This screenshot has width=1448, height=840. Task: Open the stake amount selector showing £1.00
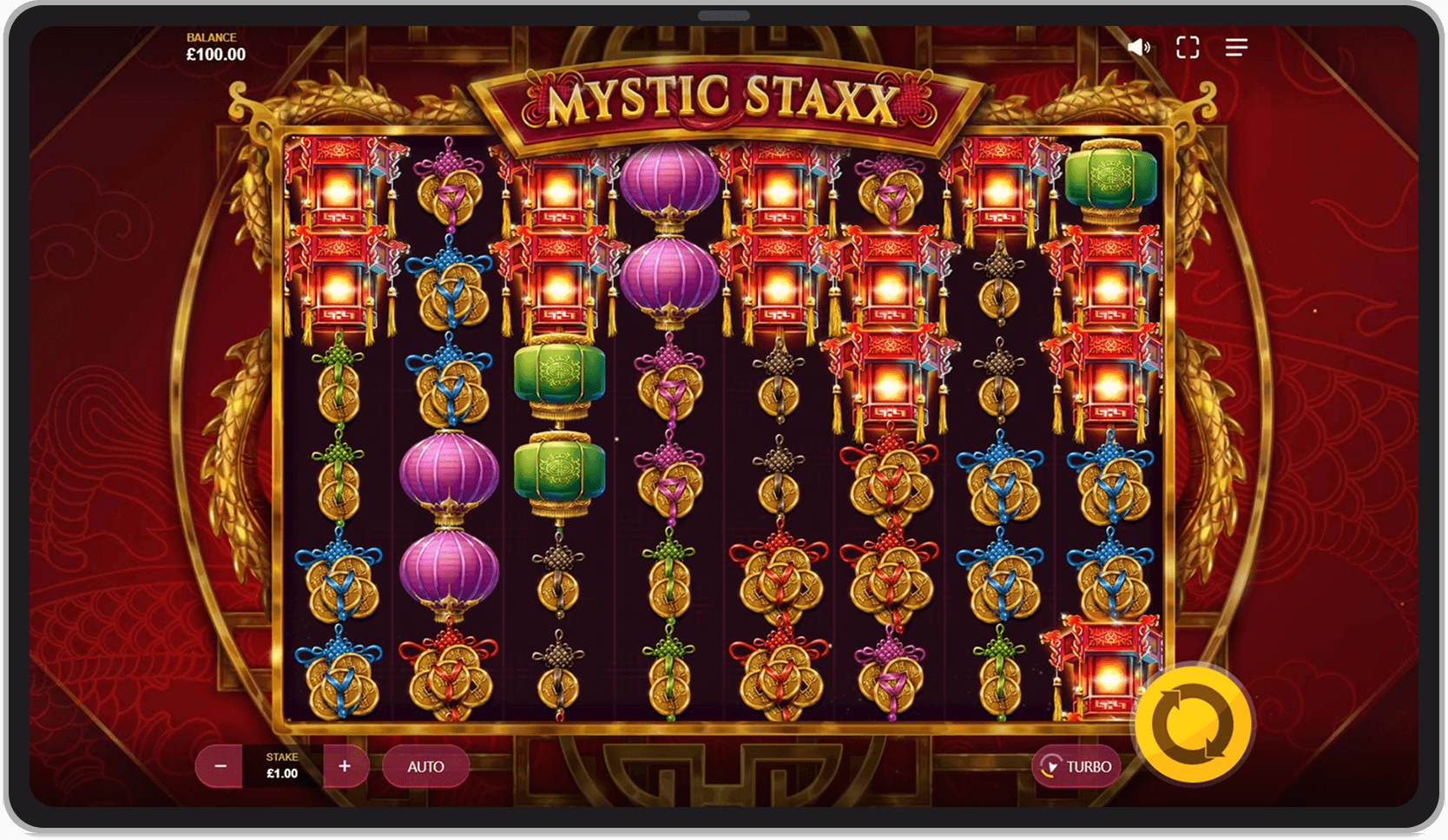(282, 766)
